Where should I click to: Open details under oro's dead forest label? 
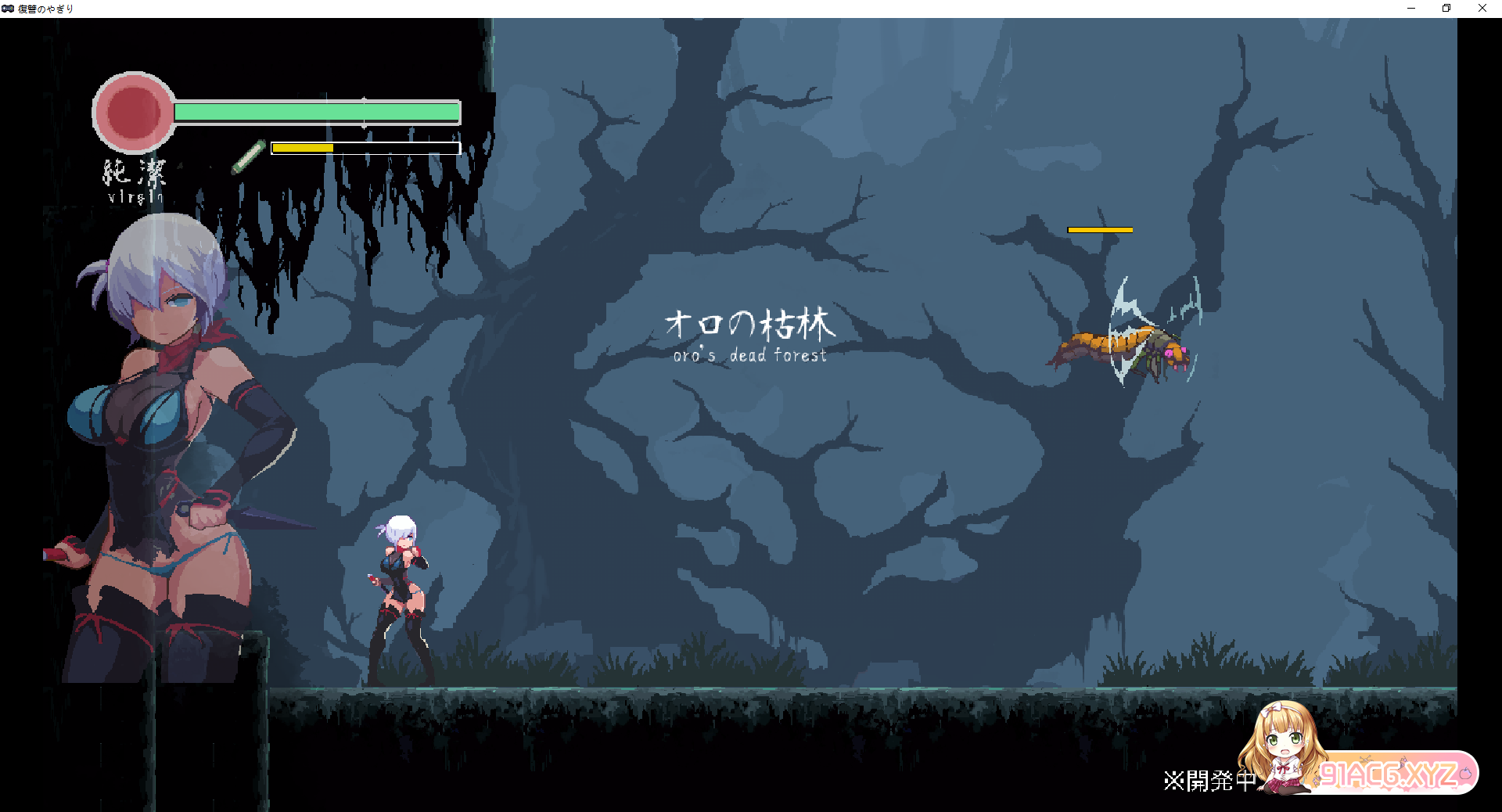point(750,355)
